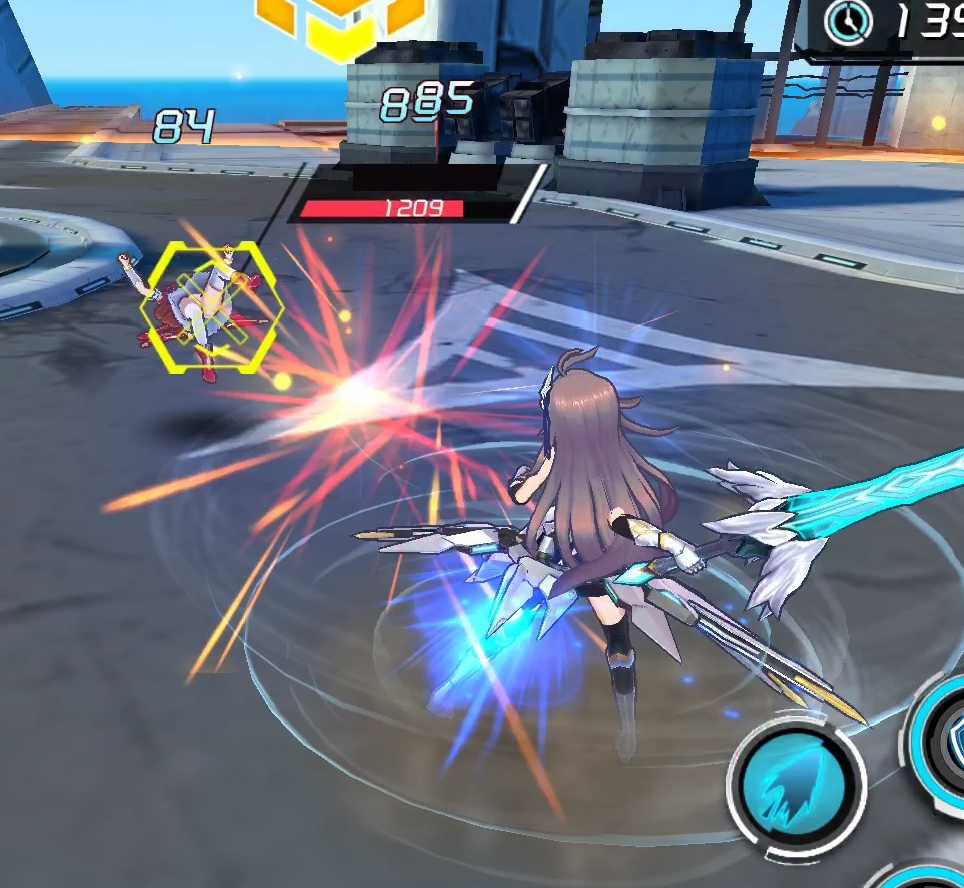Screen dimensions: 964x888
Task: Activate the blue dash skill button
Action: (x=797, y=780)
